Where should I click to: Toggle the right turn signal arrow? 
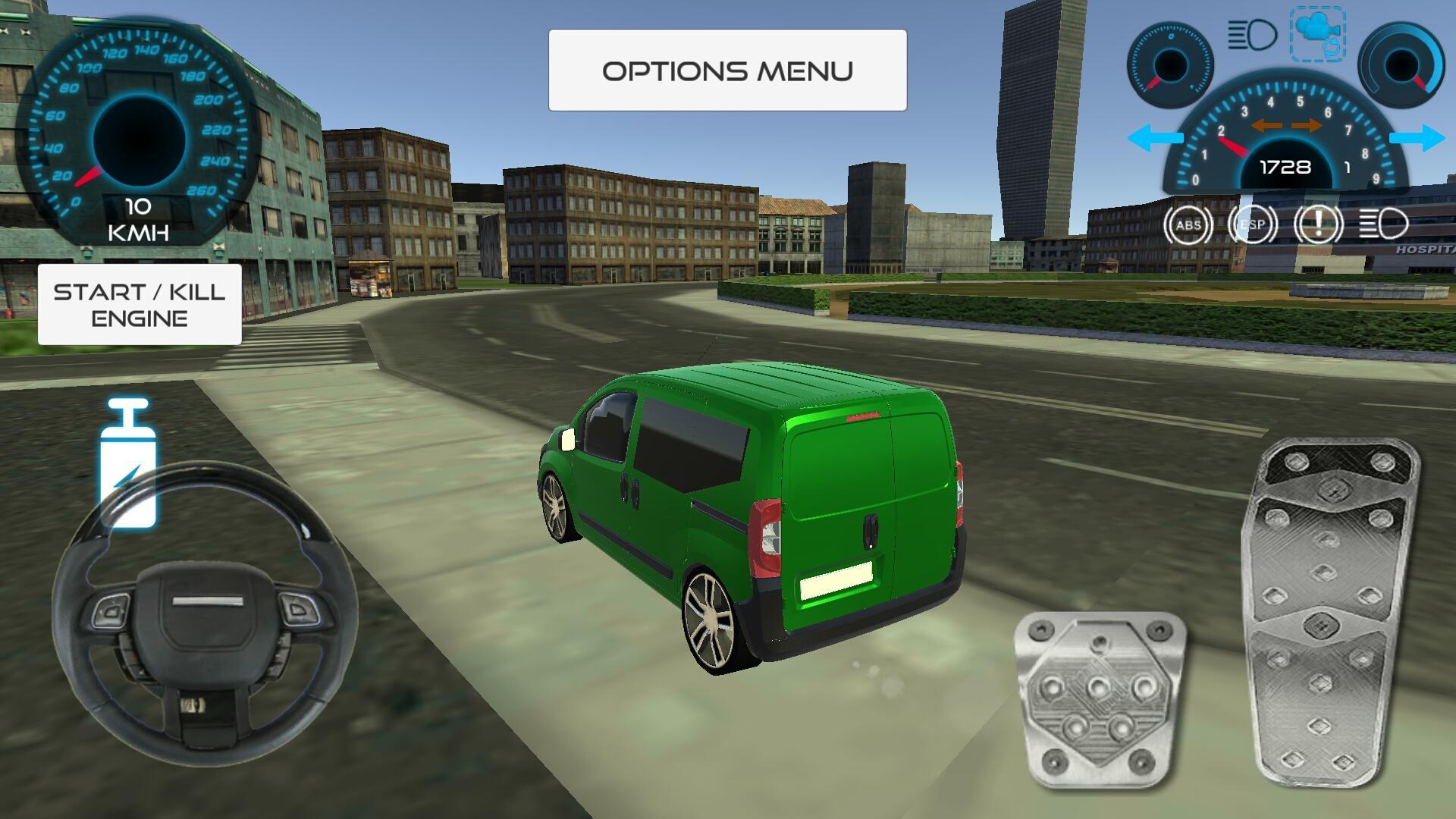(1417, 136)
